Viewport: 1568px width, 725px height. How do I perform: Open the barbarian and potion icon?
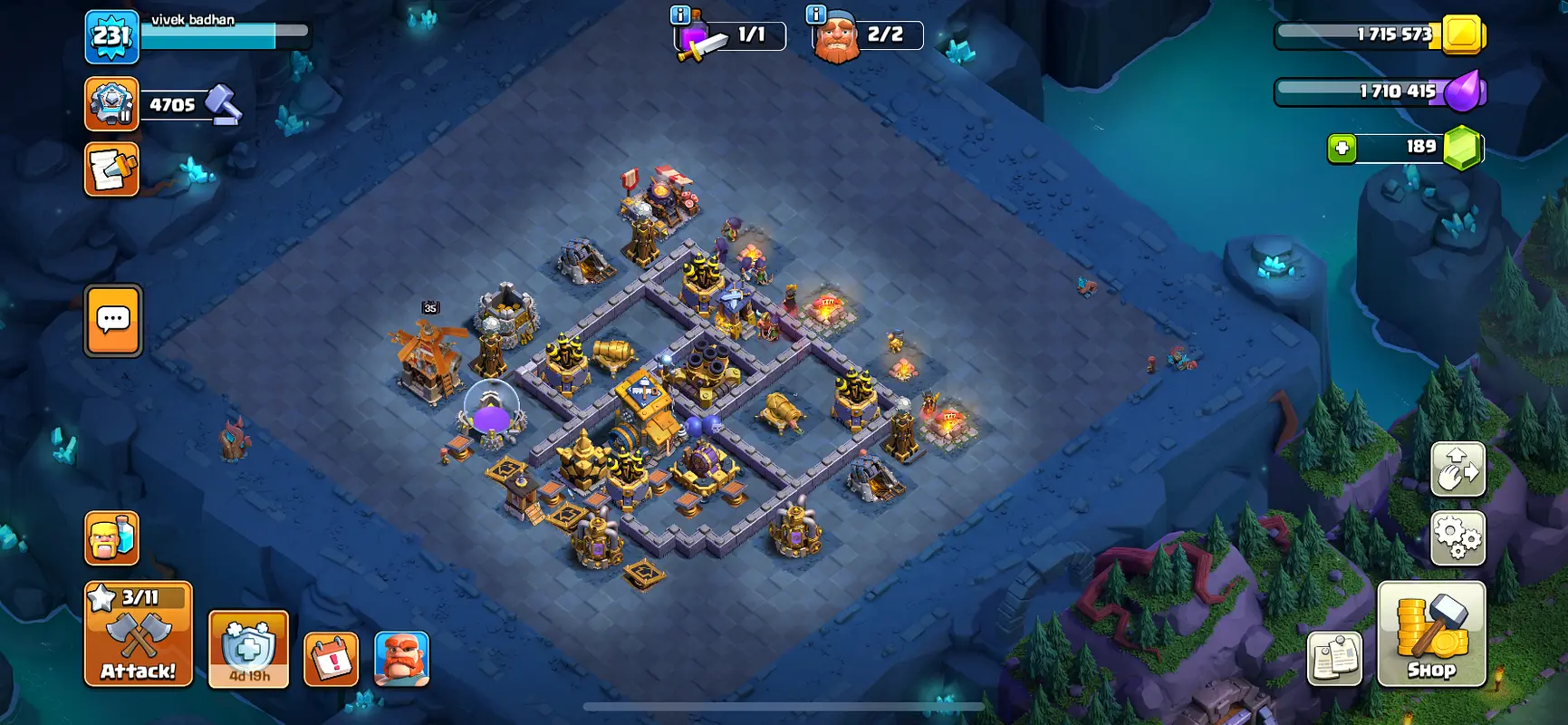111,537
